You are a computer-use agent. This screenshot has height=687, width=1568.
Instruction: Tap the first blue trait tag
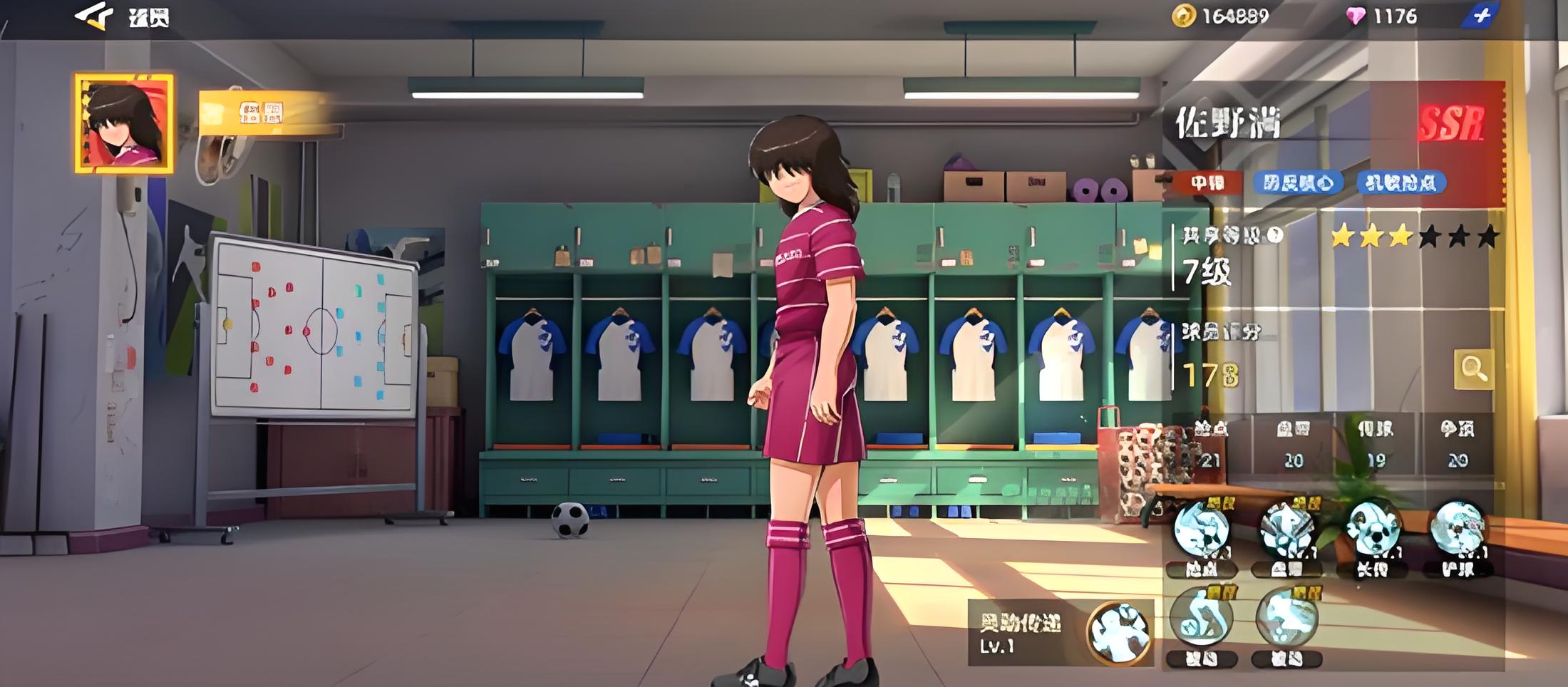click(x=1298, y=183)
